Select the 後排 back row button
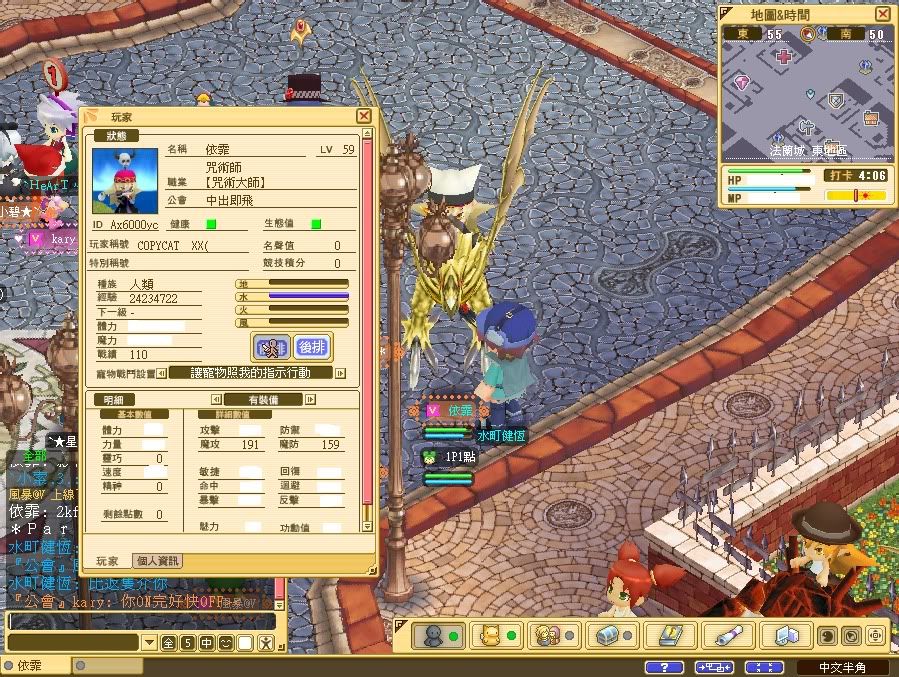Image resolution: width=899 pixels, height=677 pixels. click(313, 347)
